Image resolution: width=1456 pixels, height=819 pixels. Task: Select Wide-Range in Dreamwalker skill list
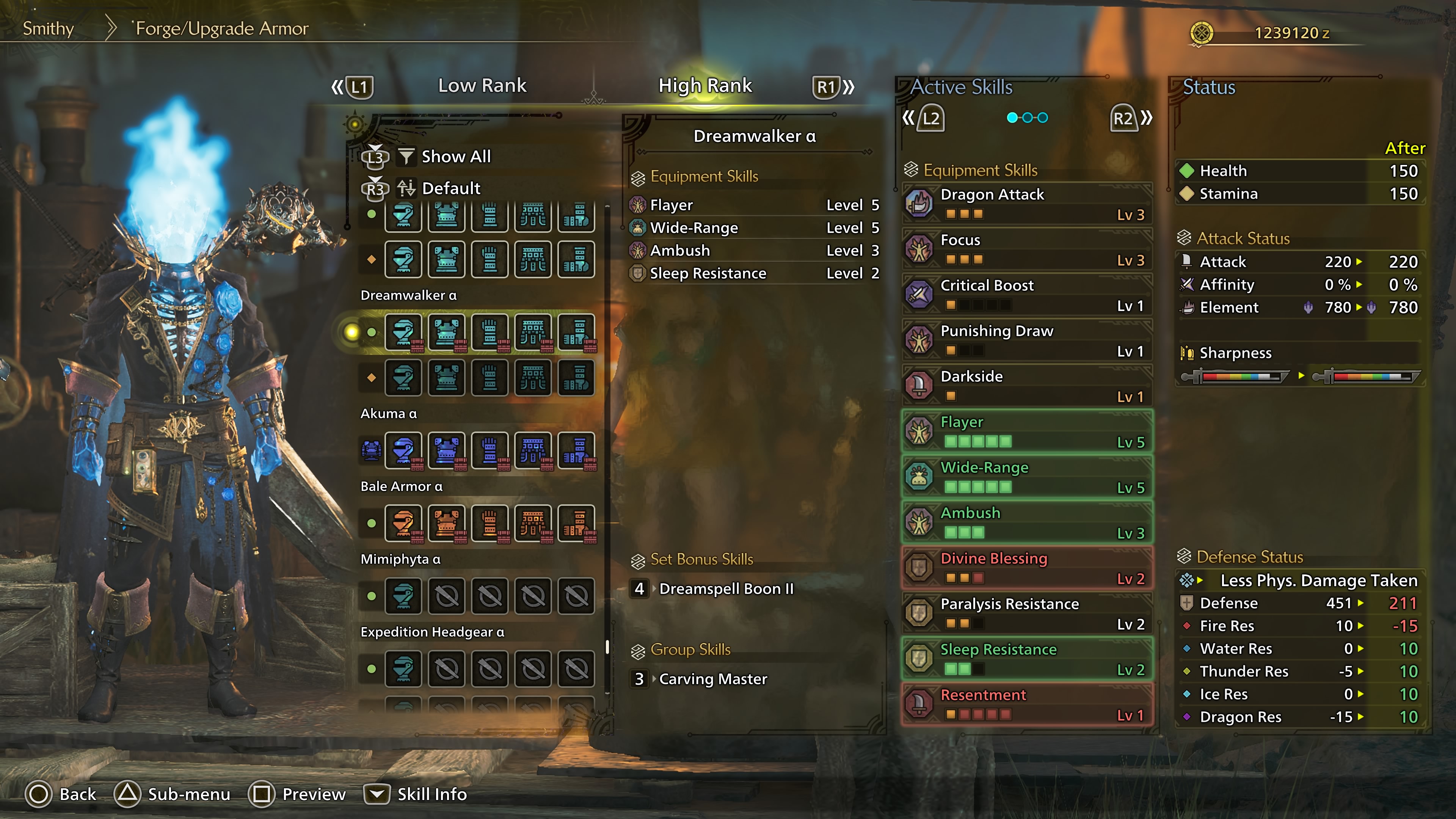point(754,228)
